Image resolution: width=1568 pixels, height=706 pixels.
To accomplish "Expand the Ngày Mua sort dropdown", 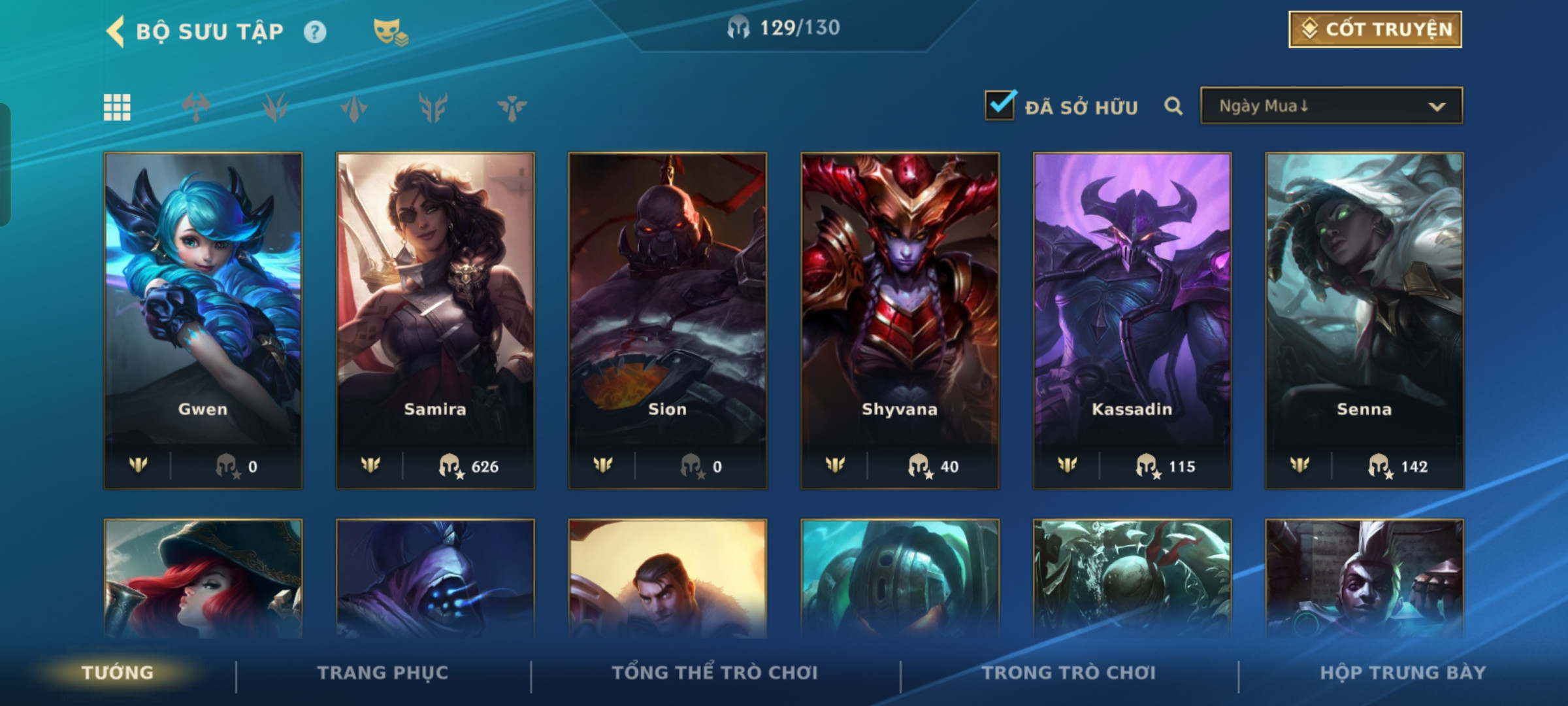I will coord(1331,106).
